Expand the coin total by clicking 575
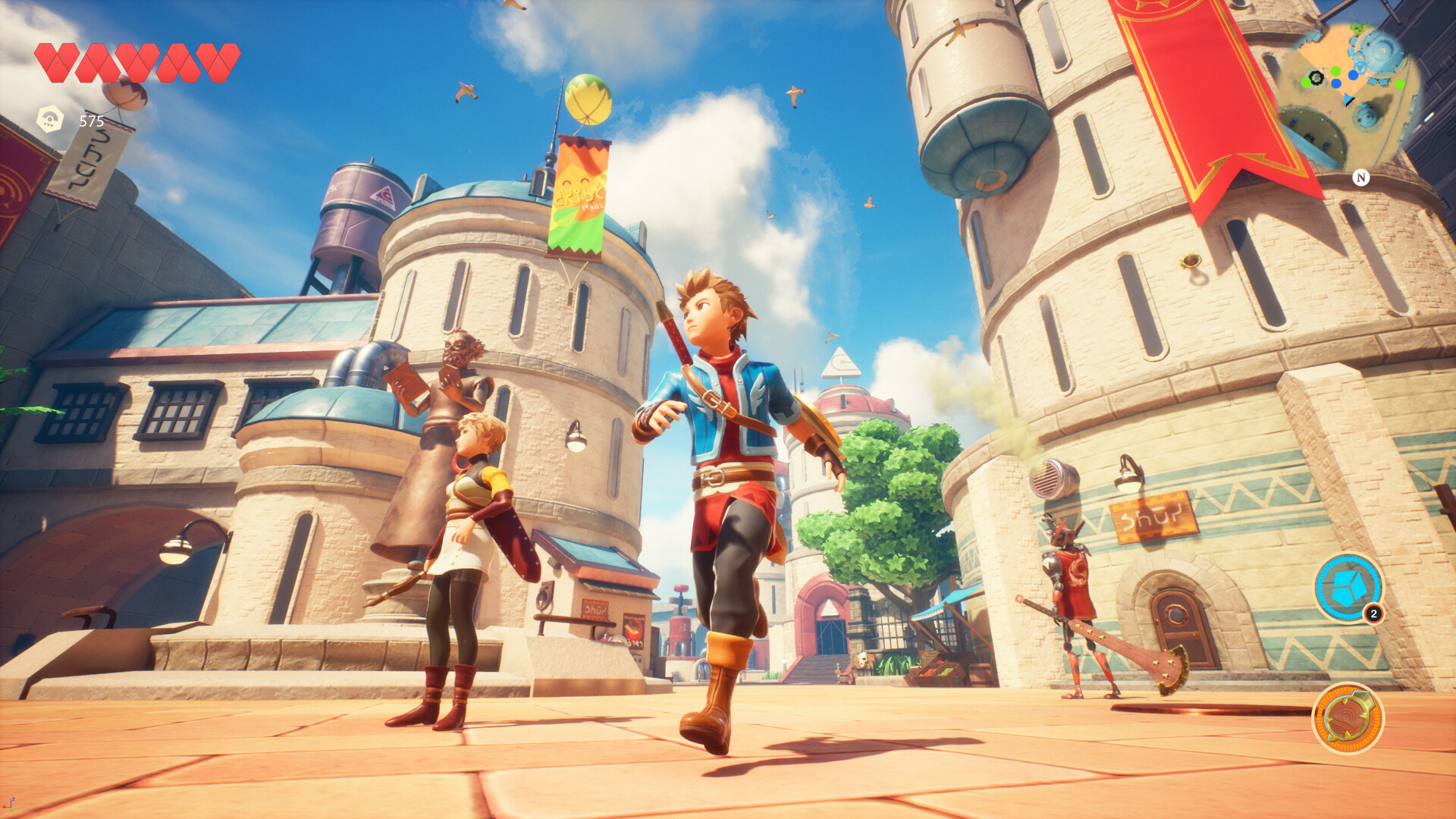Viewport: 1456px width, 819px height. point(92,120)
